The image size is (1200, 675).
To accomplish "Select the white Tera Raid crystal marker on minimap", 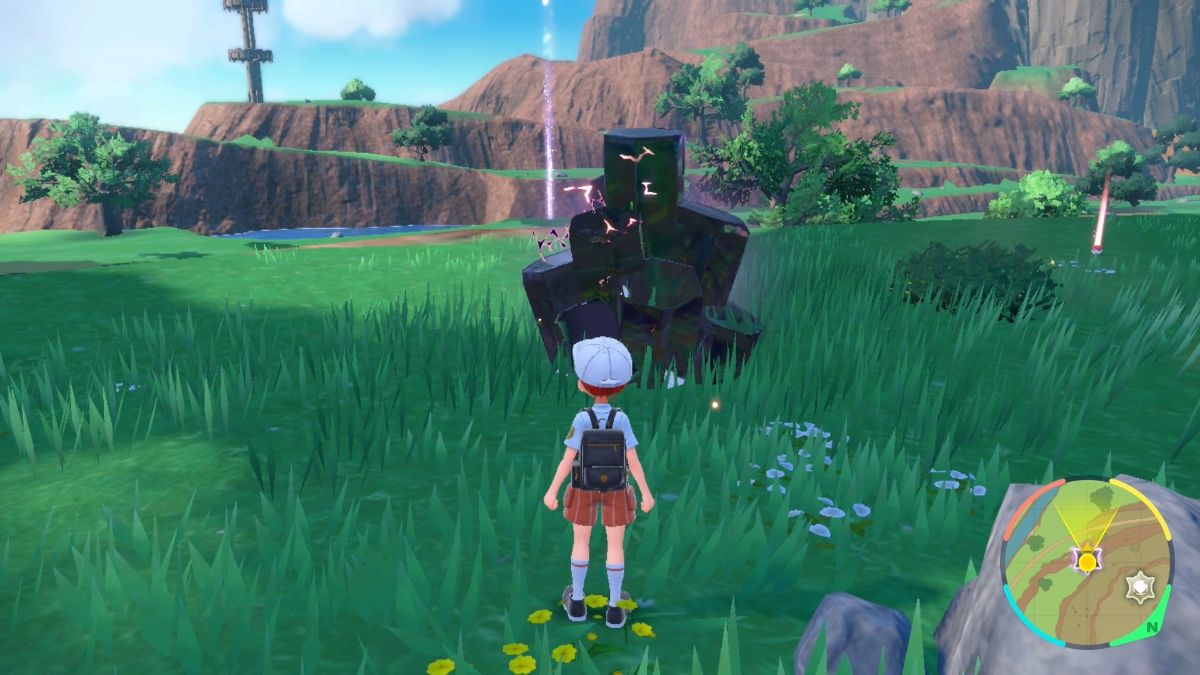I will [1137, 587].
